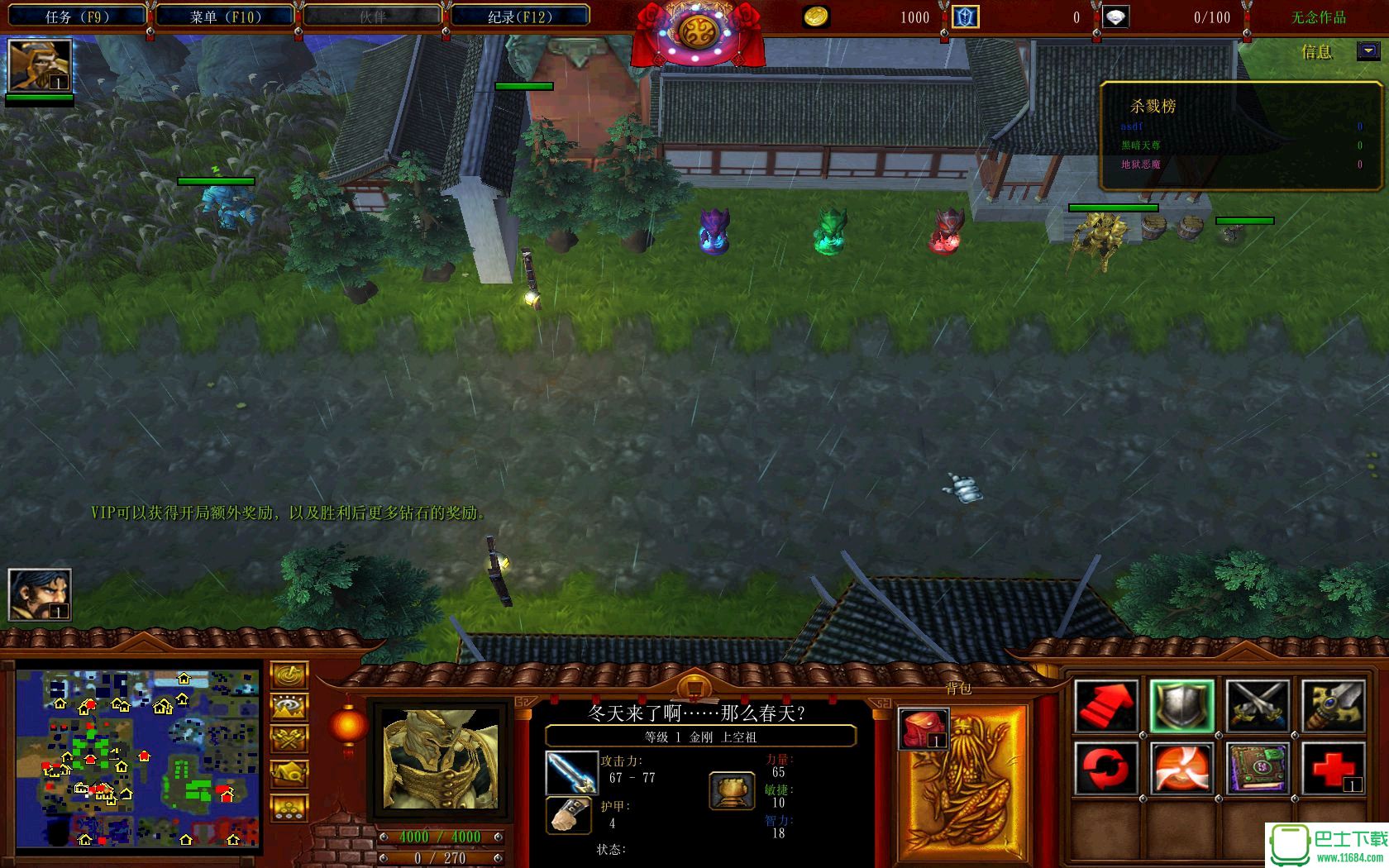This screenshot has height=868, width=1389.
Task: Activate the red circular arrows ability
Action: point(1105,768)
